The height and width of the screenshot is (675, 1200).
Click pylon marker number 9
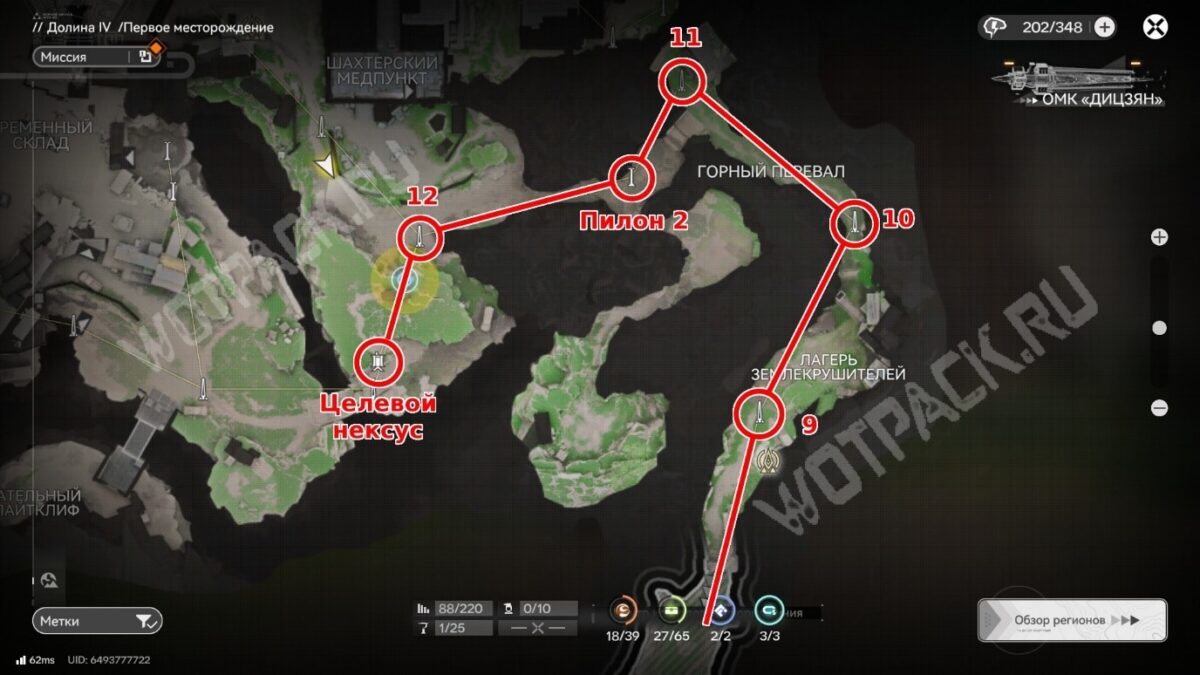(x=758, y=413)
